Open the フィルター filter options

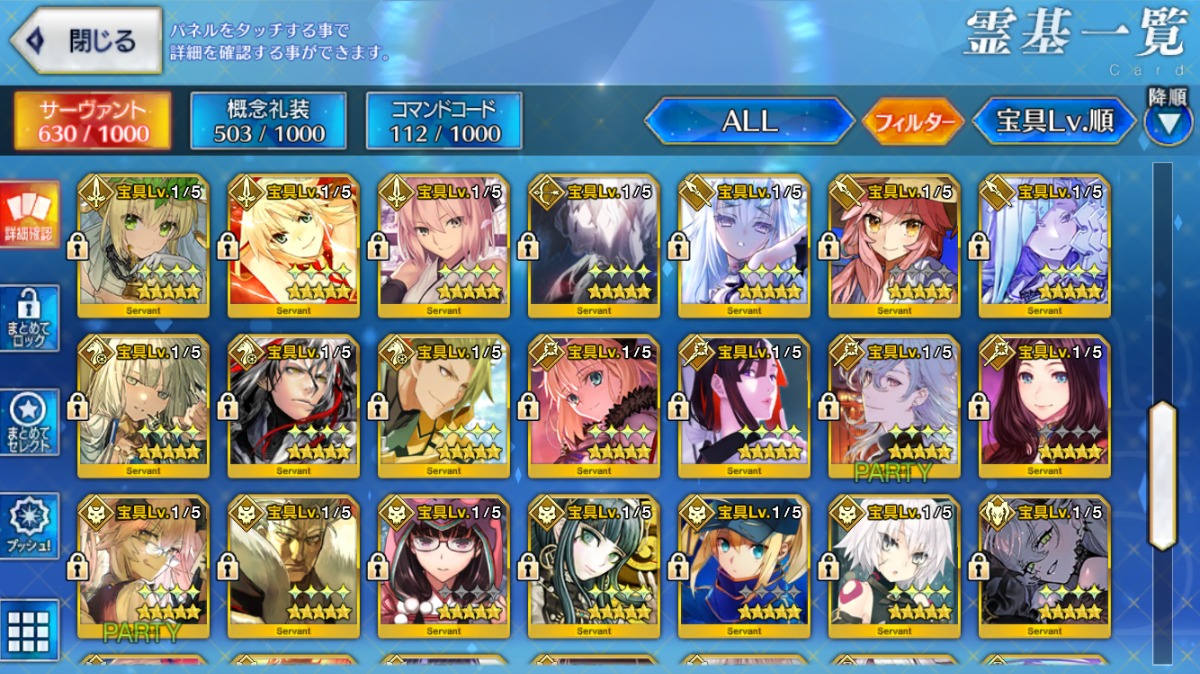point(912,123)
